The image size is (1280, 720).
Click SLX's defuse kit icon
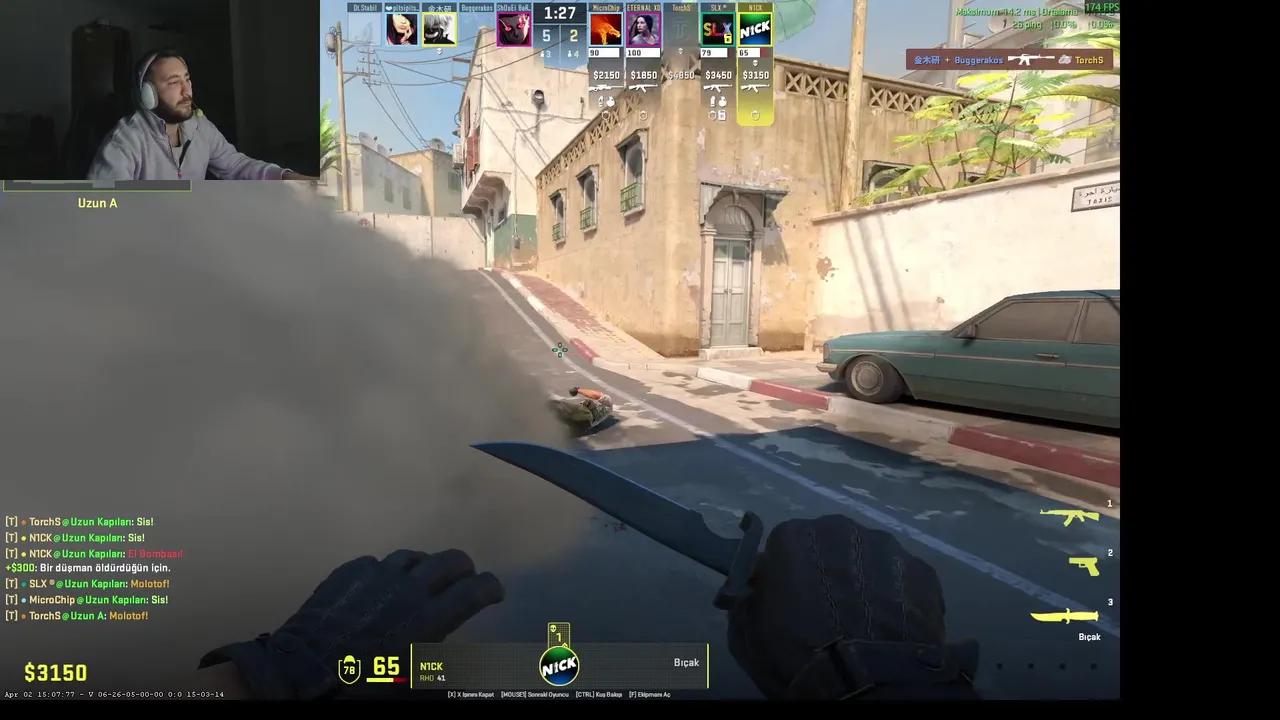(x=722, y=116)
